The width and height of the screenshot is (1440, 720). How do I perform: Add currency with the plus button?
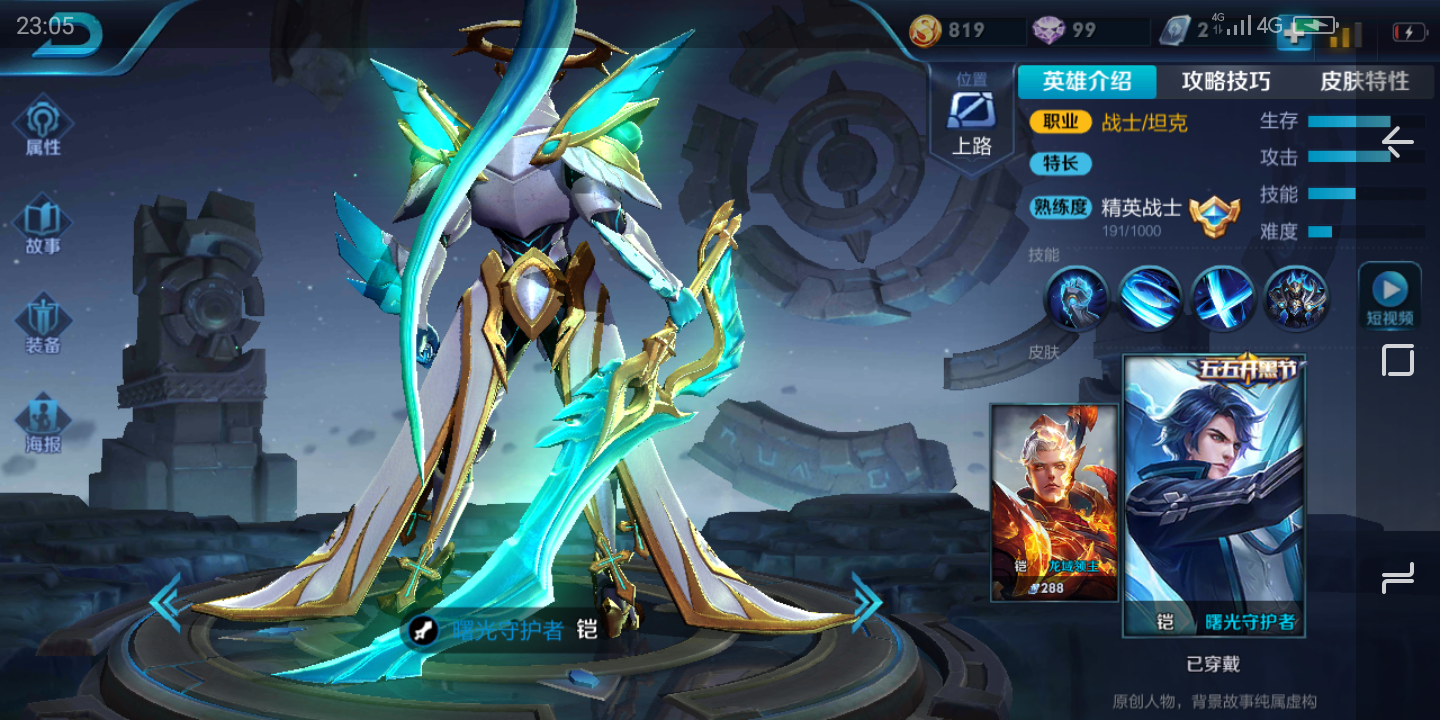[1294, 33]
